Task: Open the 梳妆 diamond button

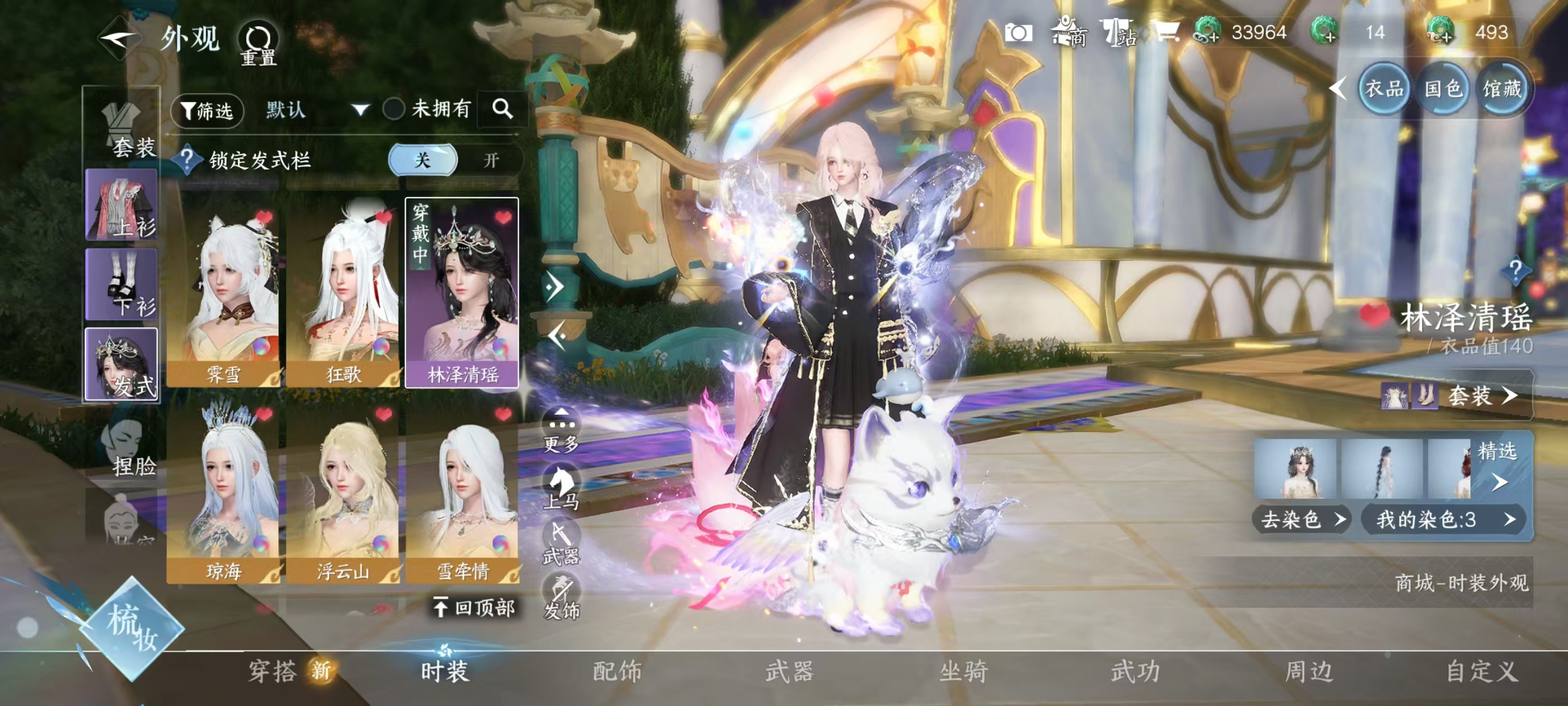Action: coord(132,628)
